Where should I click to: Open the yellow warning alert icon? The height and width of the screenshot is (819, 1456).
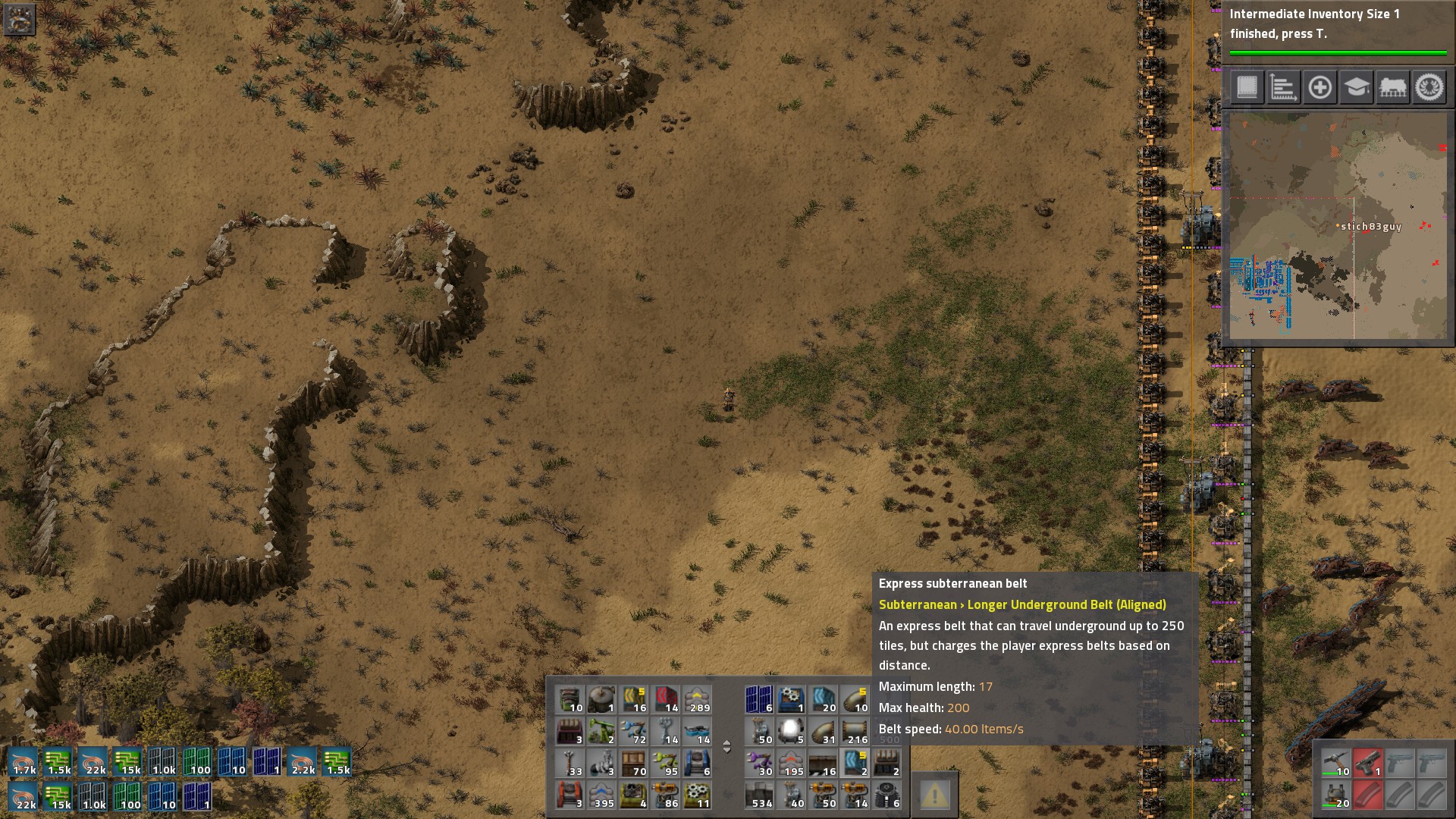934,795
